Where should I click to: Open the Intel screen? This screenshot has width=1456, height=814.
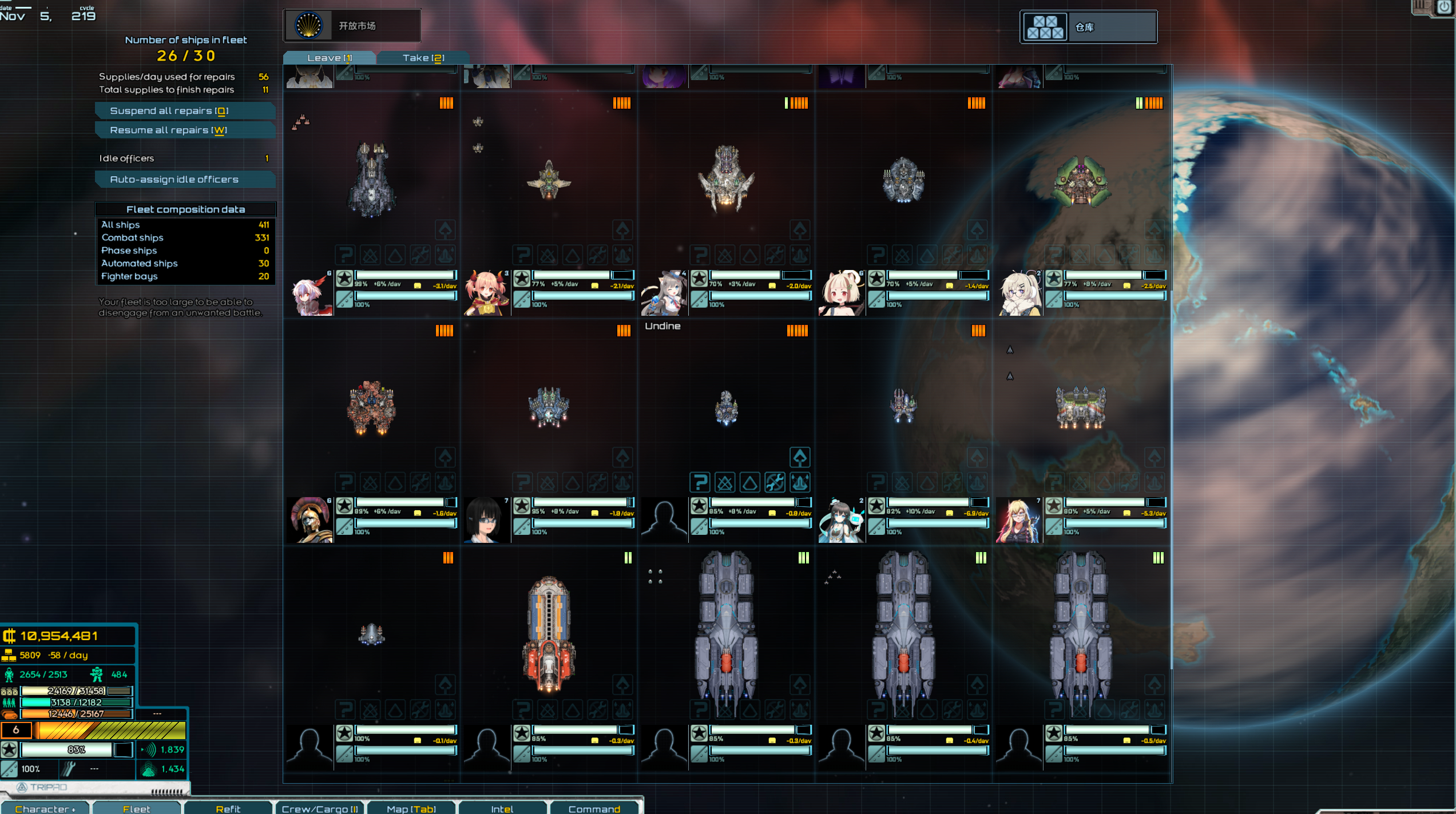click(502, 808)
